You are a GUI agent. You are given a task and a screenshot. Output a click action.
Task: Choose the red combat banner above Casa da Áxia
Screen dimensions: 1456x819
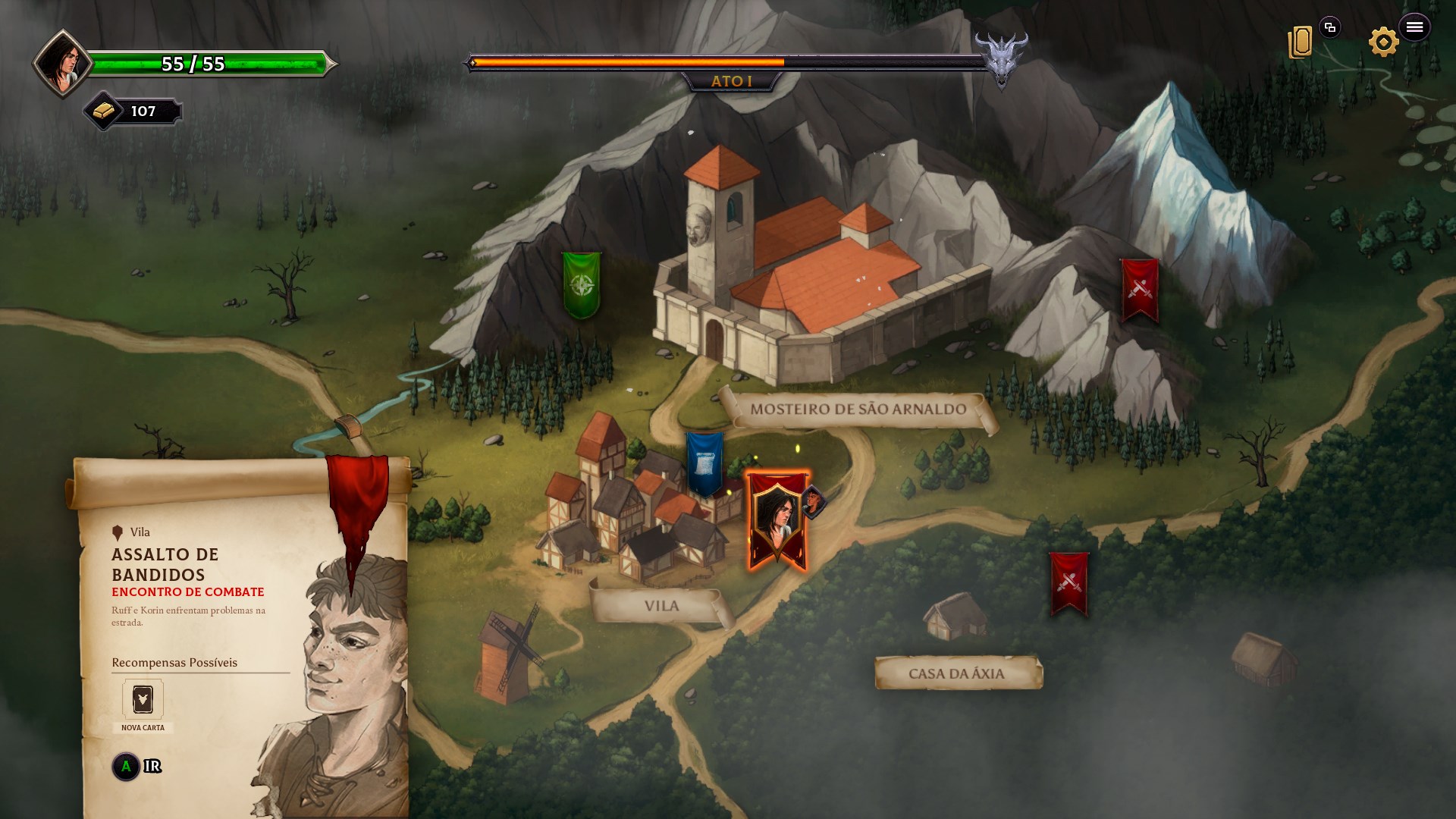click(x=1068, y=582)
